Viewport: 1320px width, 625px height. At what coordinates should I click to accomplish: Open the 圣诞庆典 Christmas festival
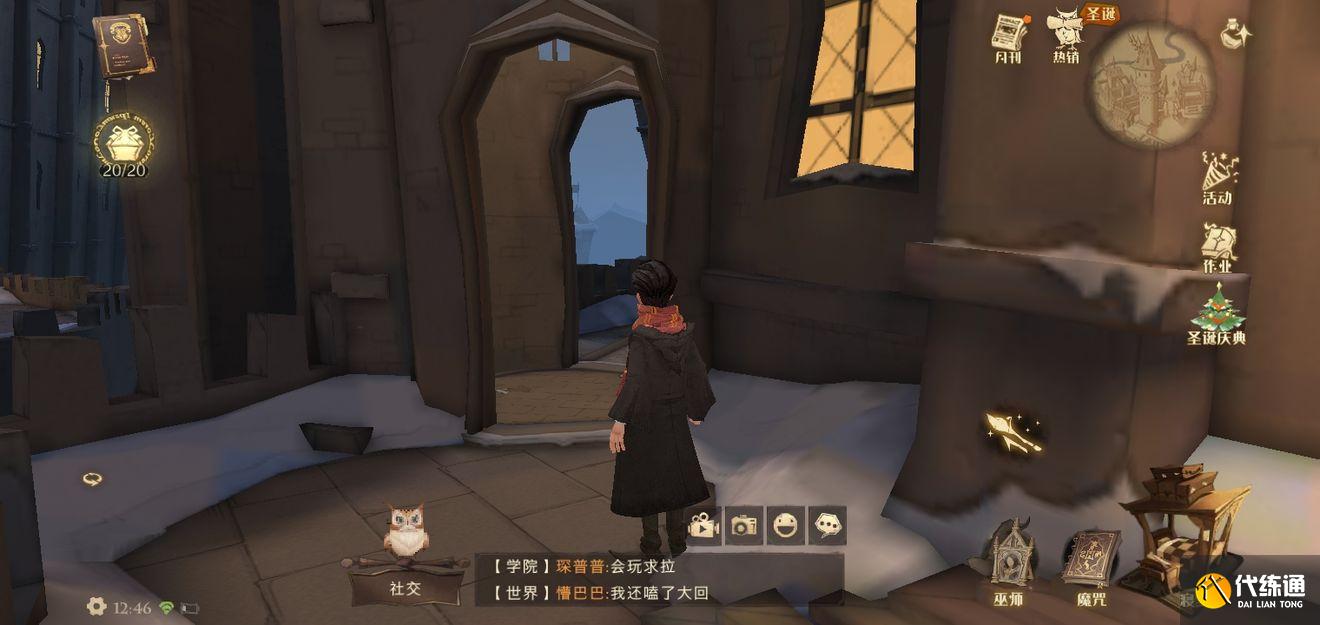[x=1216, y=314]
